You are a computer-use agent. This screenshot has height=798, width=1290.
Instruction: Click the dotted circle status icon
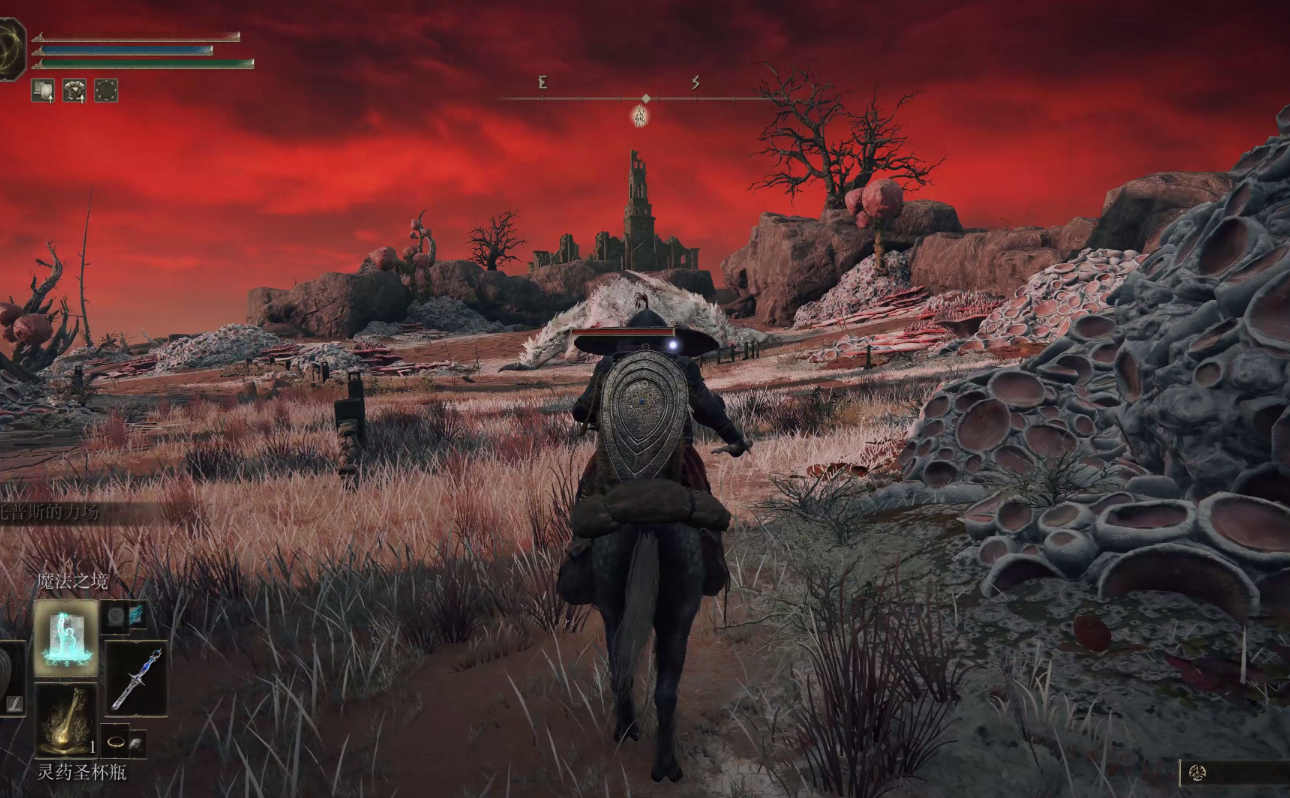tap(106, 90)
